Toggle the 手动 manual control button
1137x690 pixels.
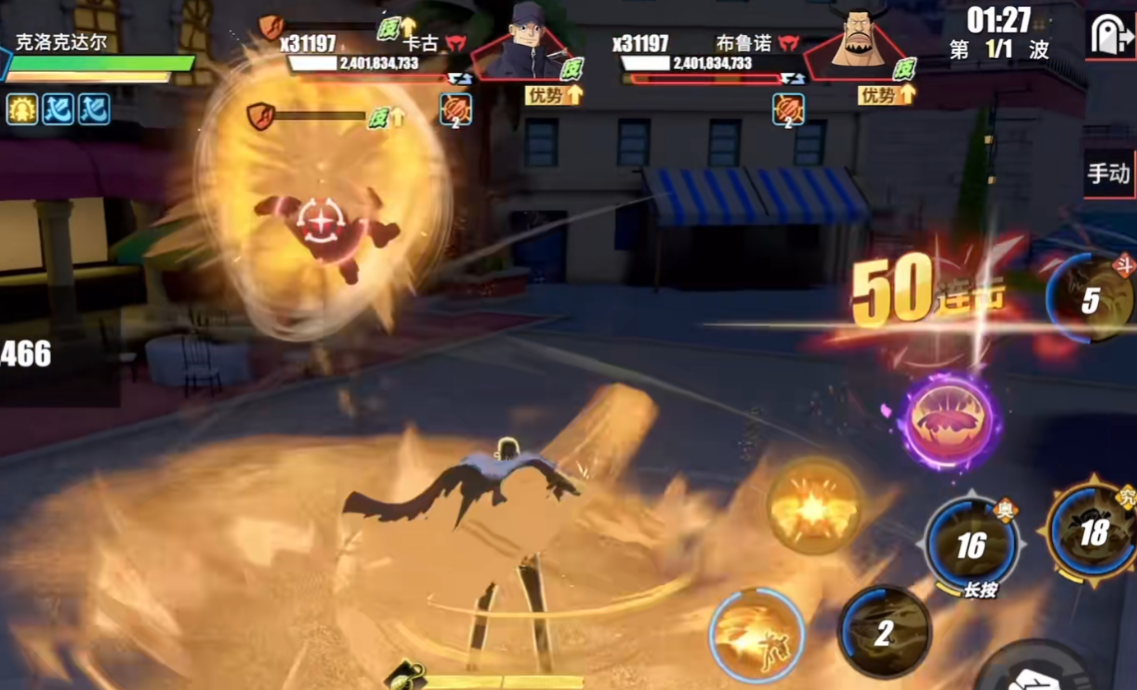pyautogui.click(x=1109, y=174)
